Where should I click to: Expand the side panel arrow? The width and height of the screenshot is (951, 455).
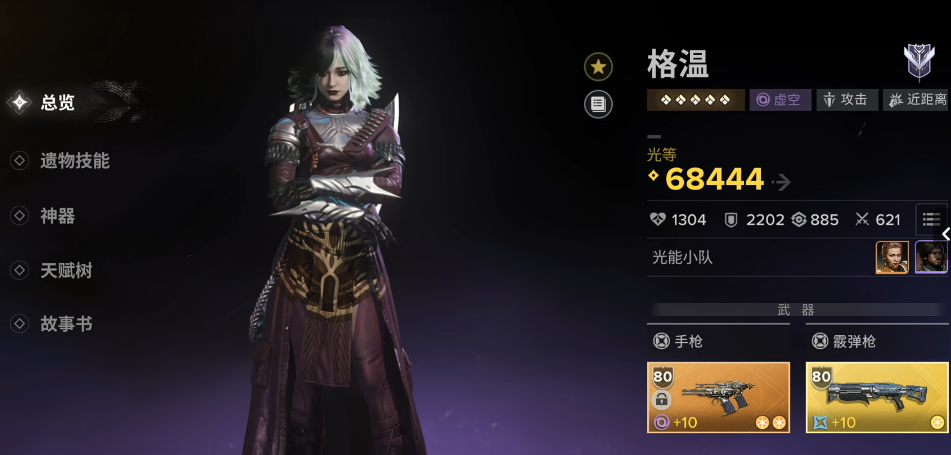pos(945,234)
